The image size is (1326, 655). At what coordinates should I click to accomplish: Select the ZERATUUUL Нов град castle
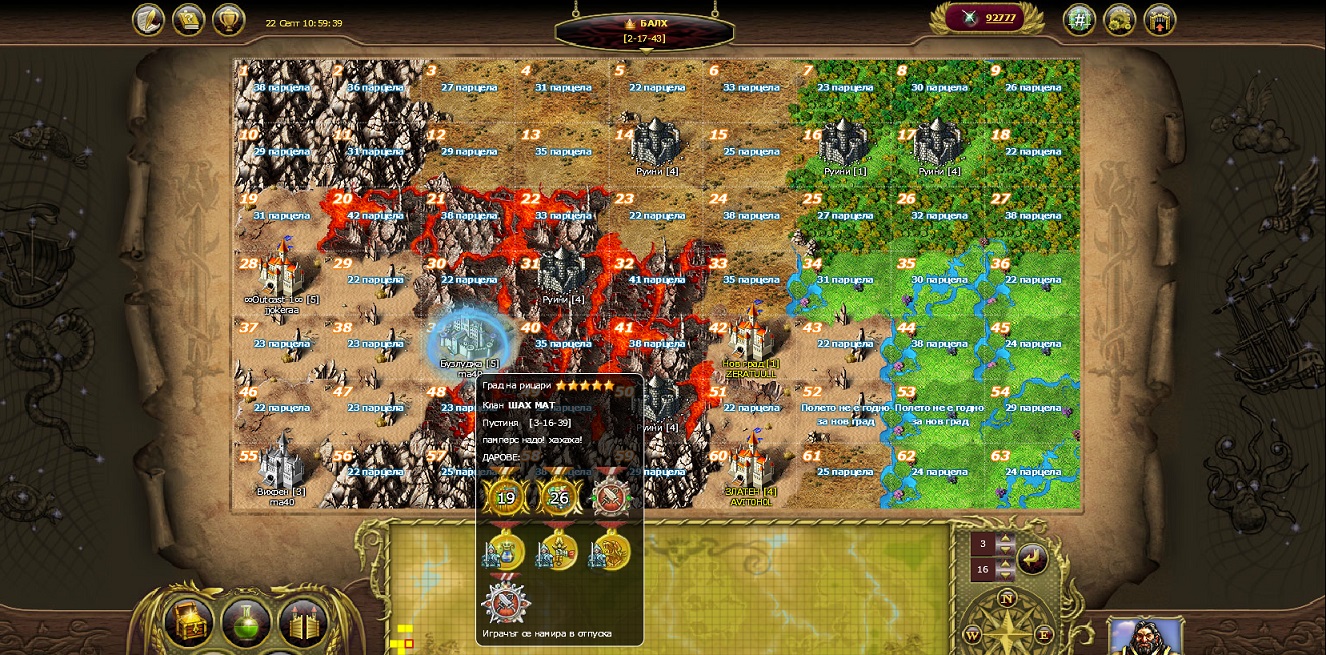751,337
